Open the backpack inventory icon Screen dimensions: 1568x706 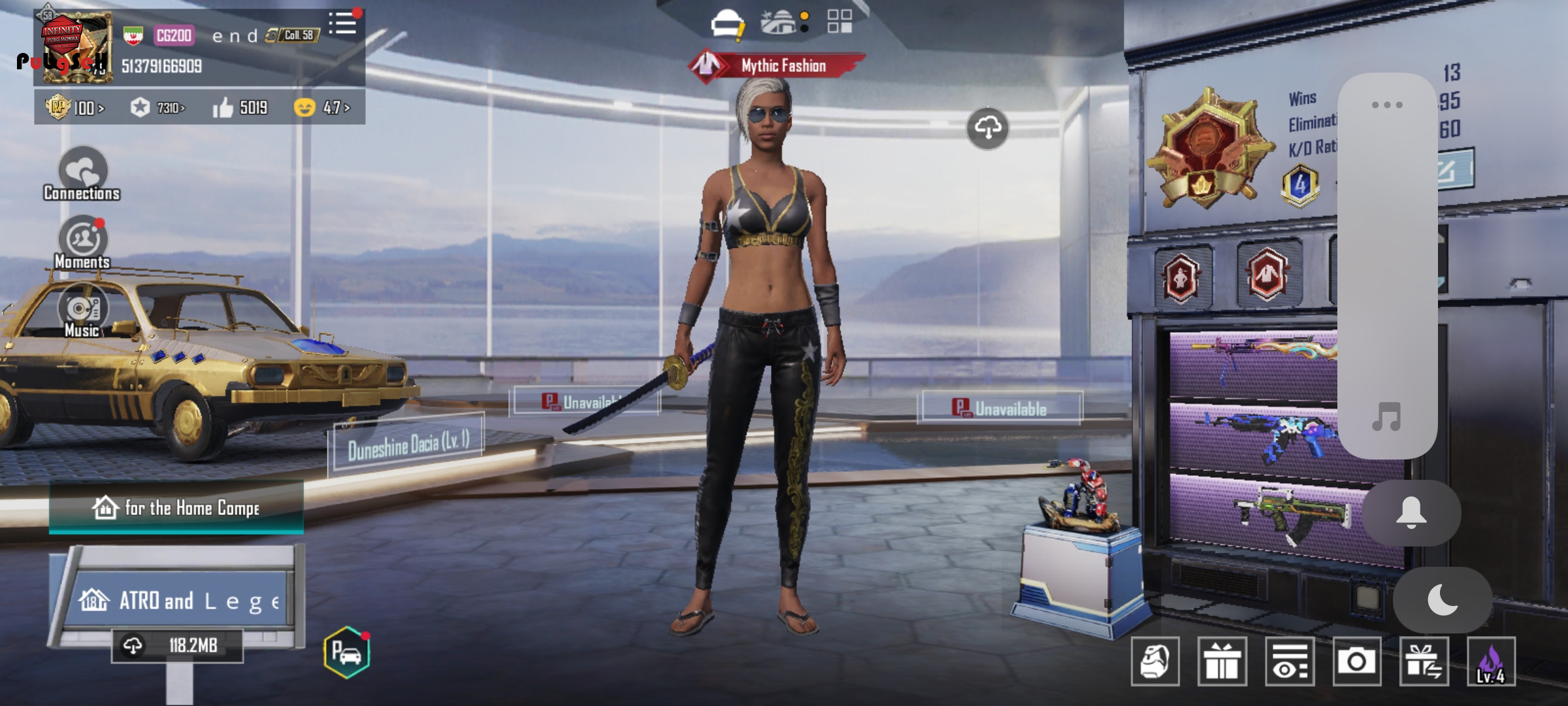click(x=1154, y=661)
